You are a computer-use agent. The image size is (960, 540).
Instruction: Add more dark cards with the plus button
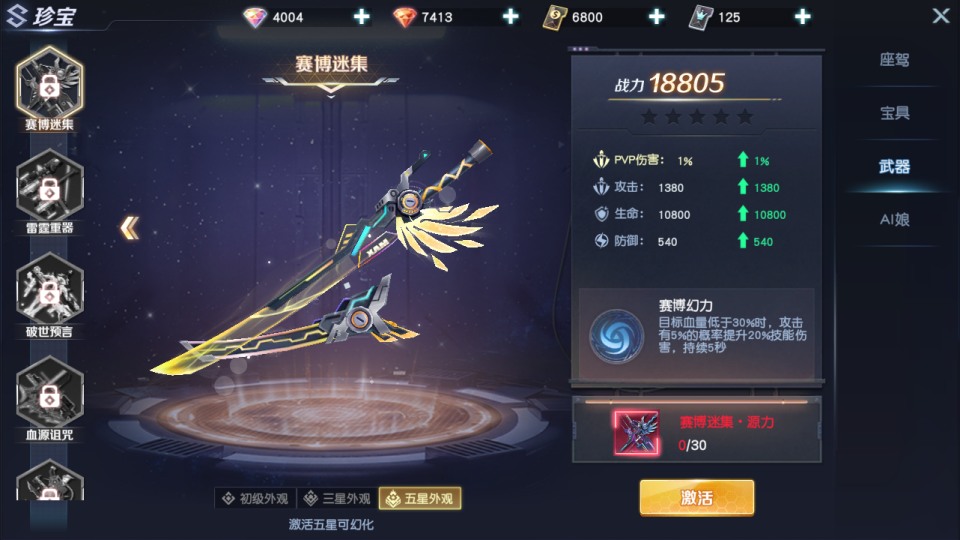(x=802, y=17)
